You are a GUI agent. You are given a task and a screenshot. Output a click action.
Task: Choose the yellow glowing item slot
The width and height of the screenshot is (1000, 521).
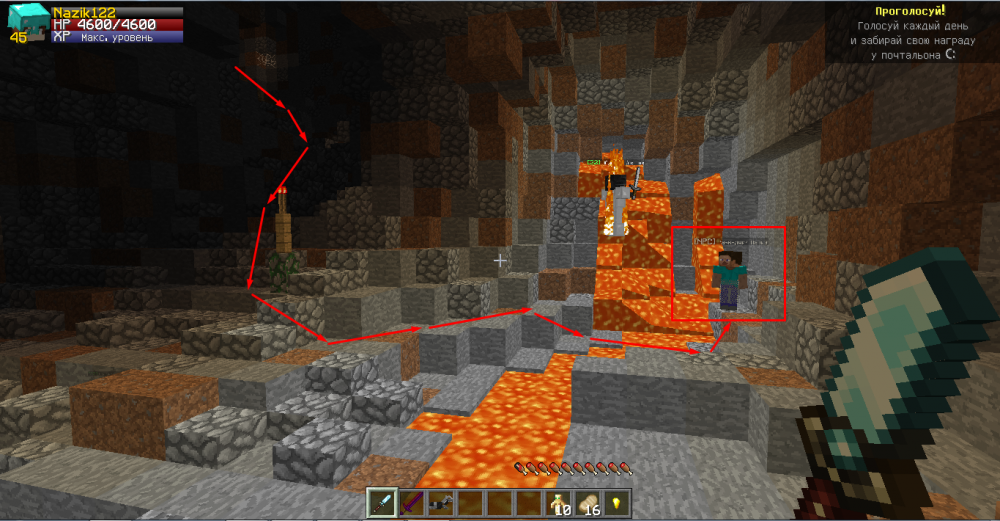tap(616, 503)
